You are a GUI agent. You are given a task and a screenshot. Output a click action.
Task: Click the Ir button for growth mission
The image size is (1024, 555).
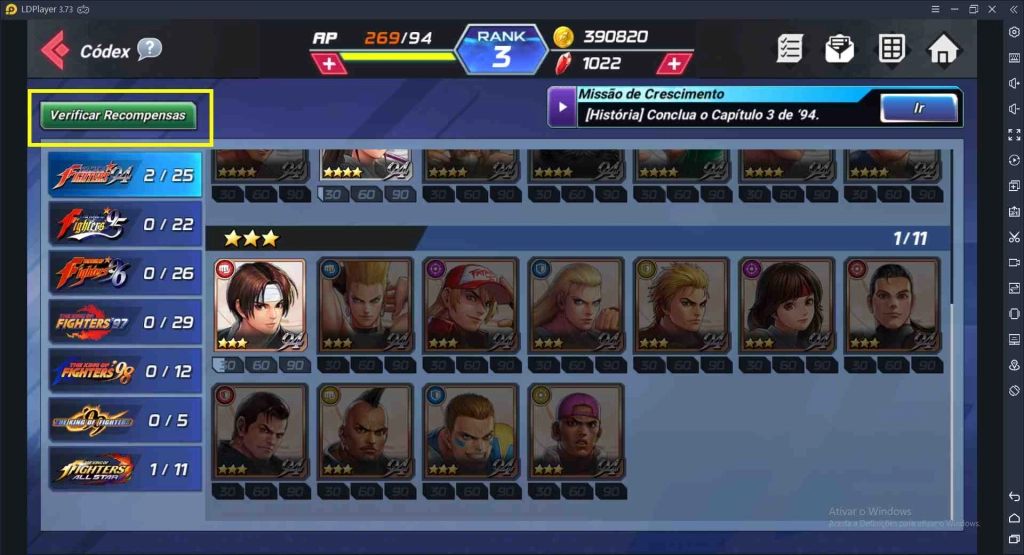(x=918, y=107)
